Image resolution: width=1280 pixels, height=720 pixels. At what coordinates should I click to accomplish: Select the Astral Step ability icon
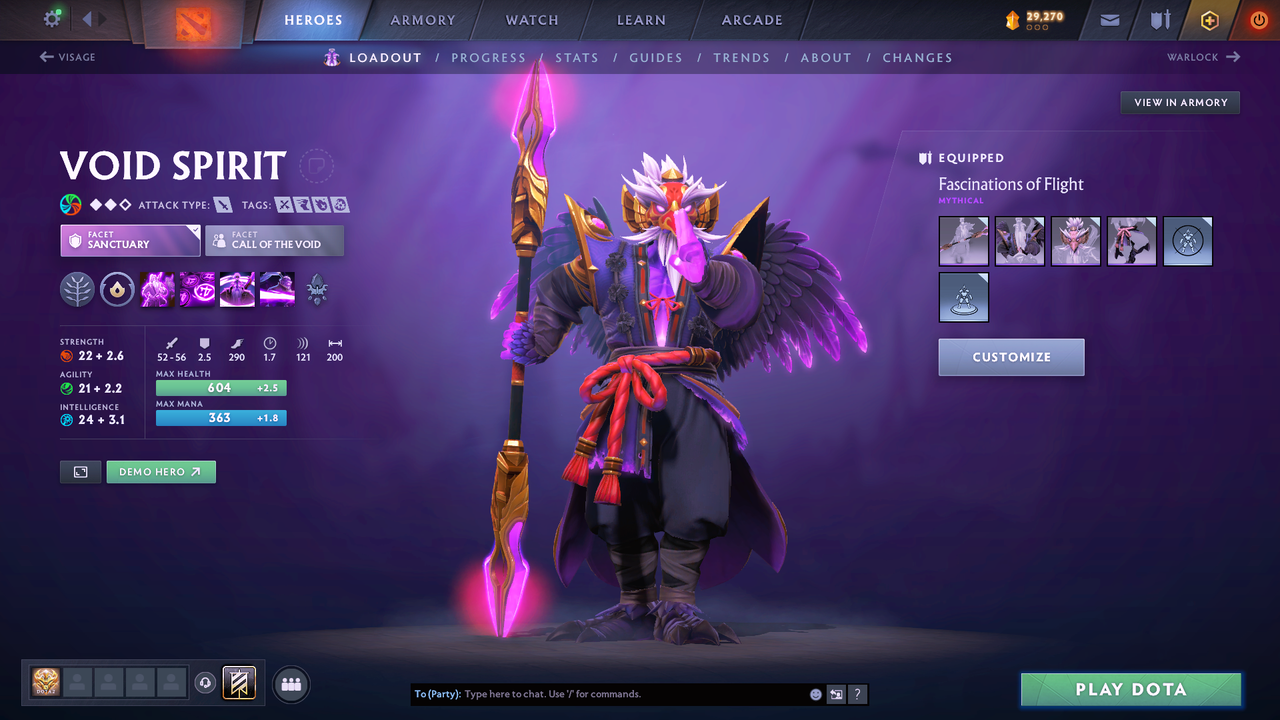click(x=277, y=290)
